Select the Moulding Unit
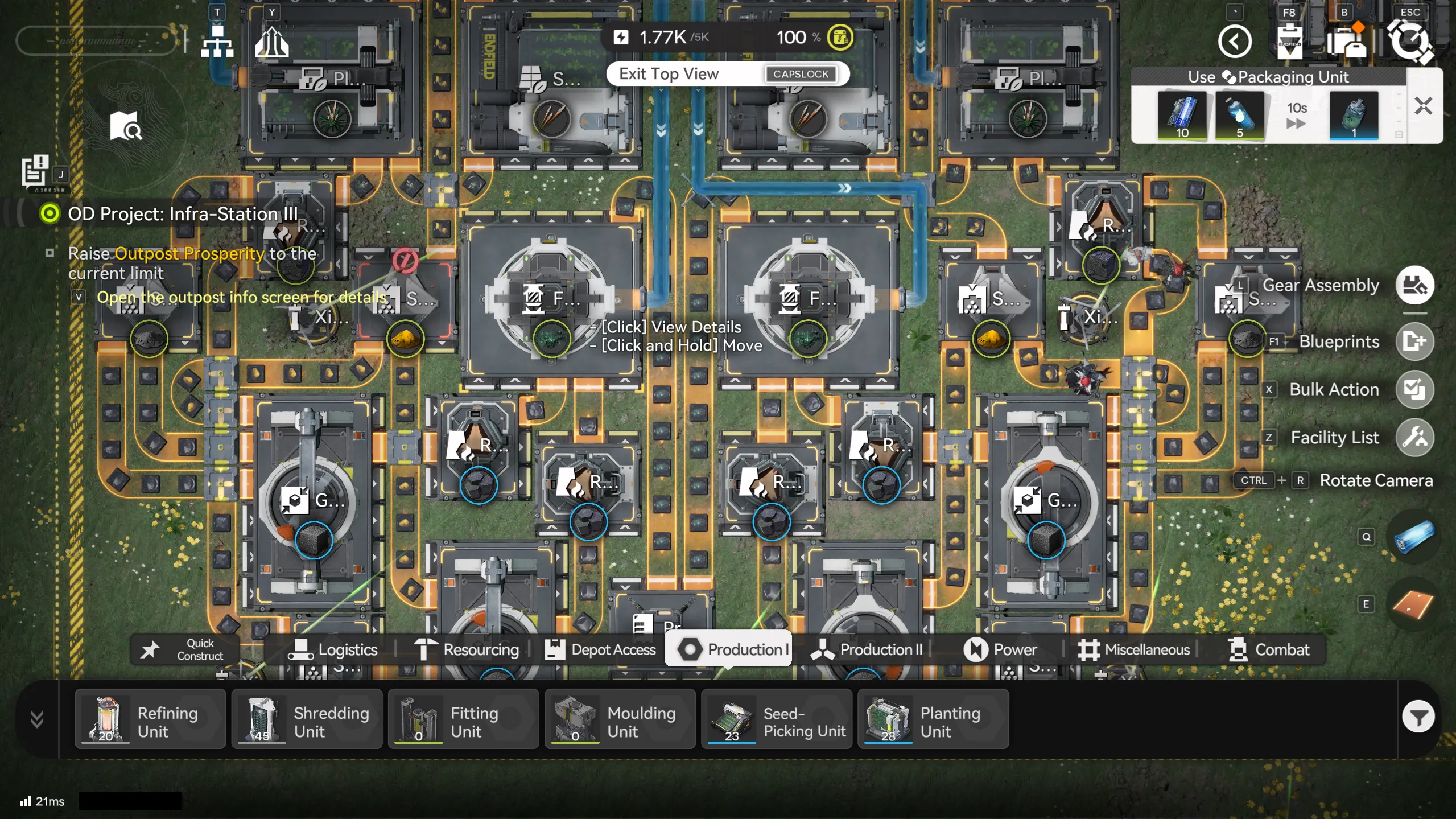 (x=620, y=720)
